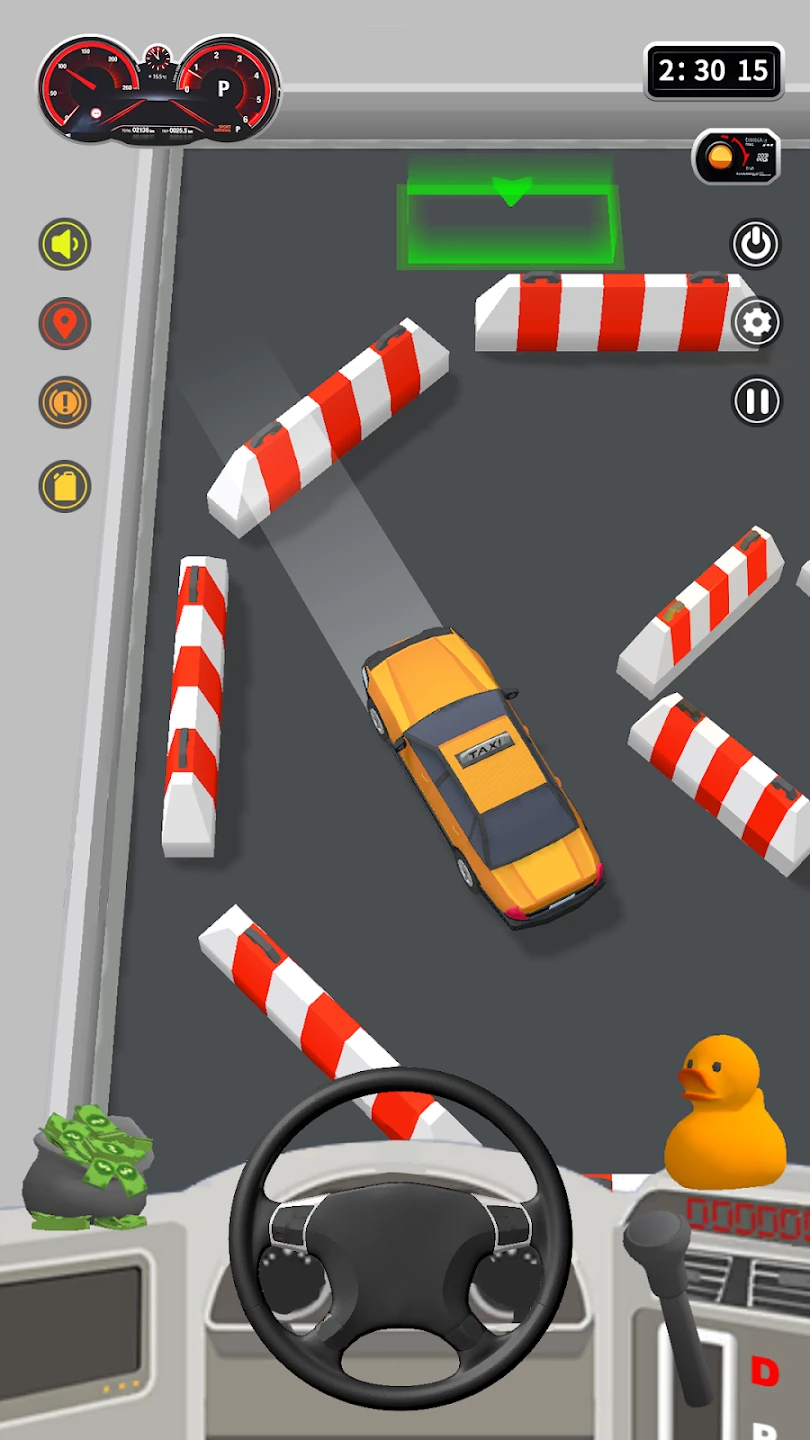Tap the red location pin icon

[x=65, y=324]
